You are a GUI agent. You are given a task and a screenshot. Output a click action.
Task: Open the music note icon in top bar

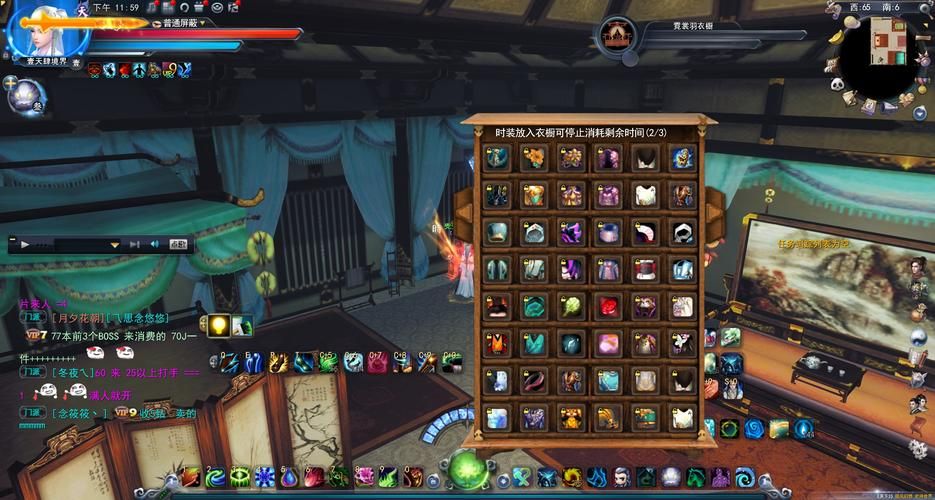[x=152, y=7]
